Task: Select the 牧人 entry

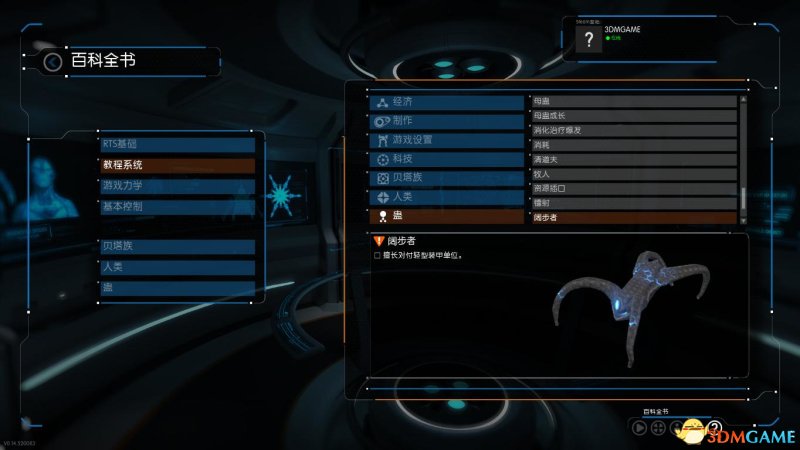Action: [632, 173]
